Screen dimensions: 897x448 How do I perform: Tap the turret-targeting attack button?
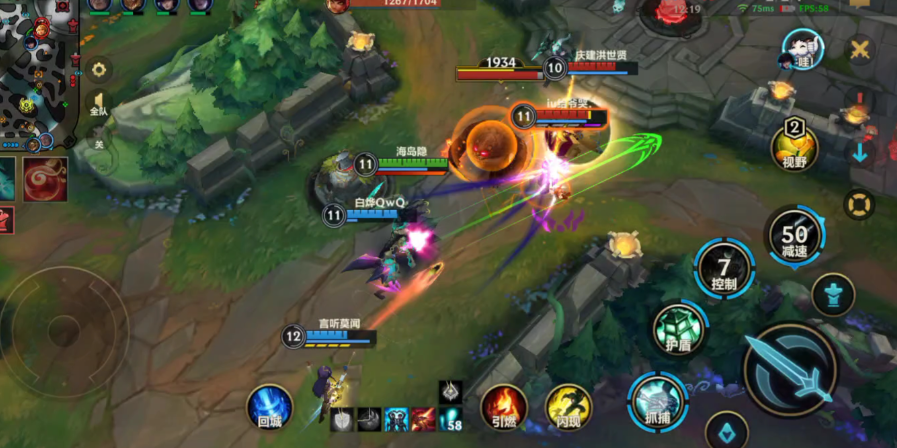pos(832,295)
